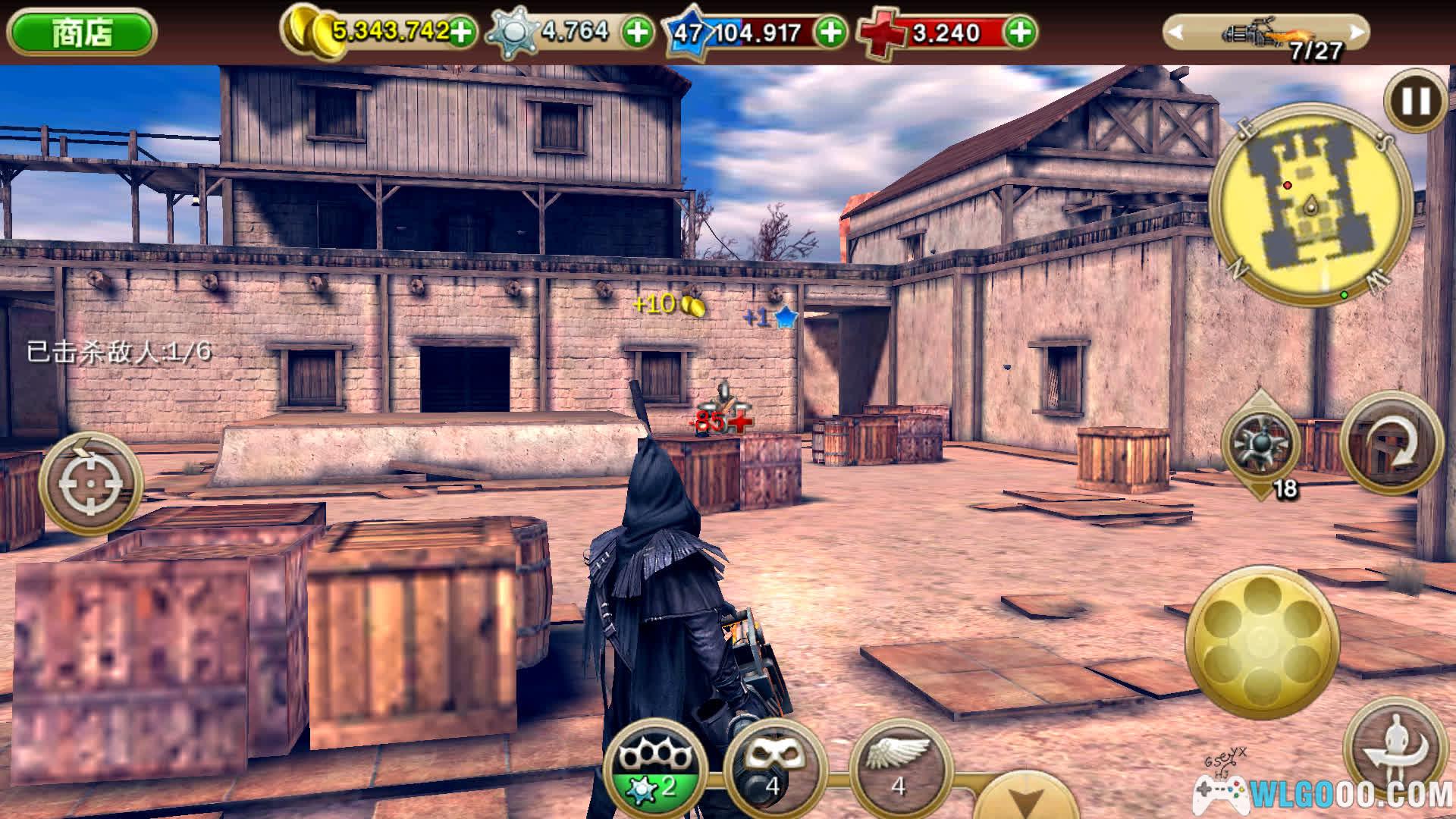The width and height of the screenshot is (1456, 819).
Task: Open the circular compass minimap
Action: [1312, 205]
